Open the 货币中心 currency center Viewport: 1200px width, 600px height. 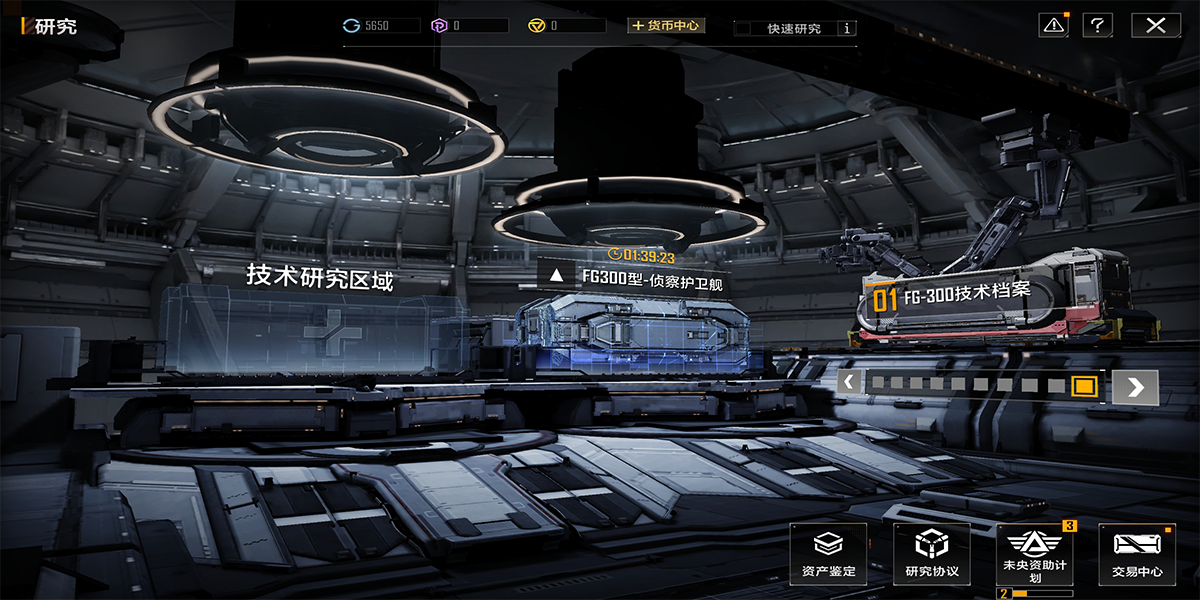666,25
